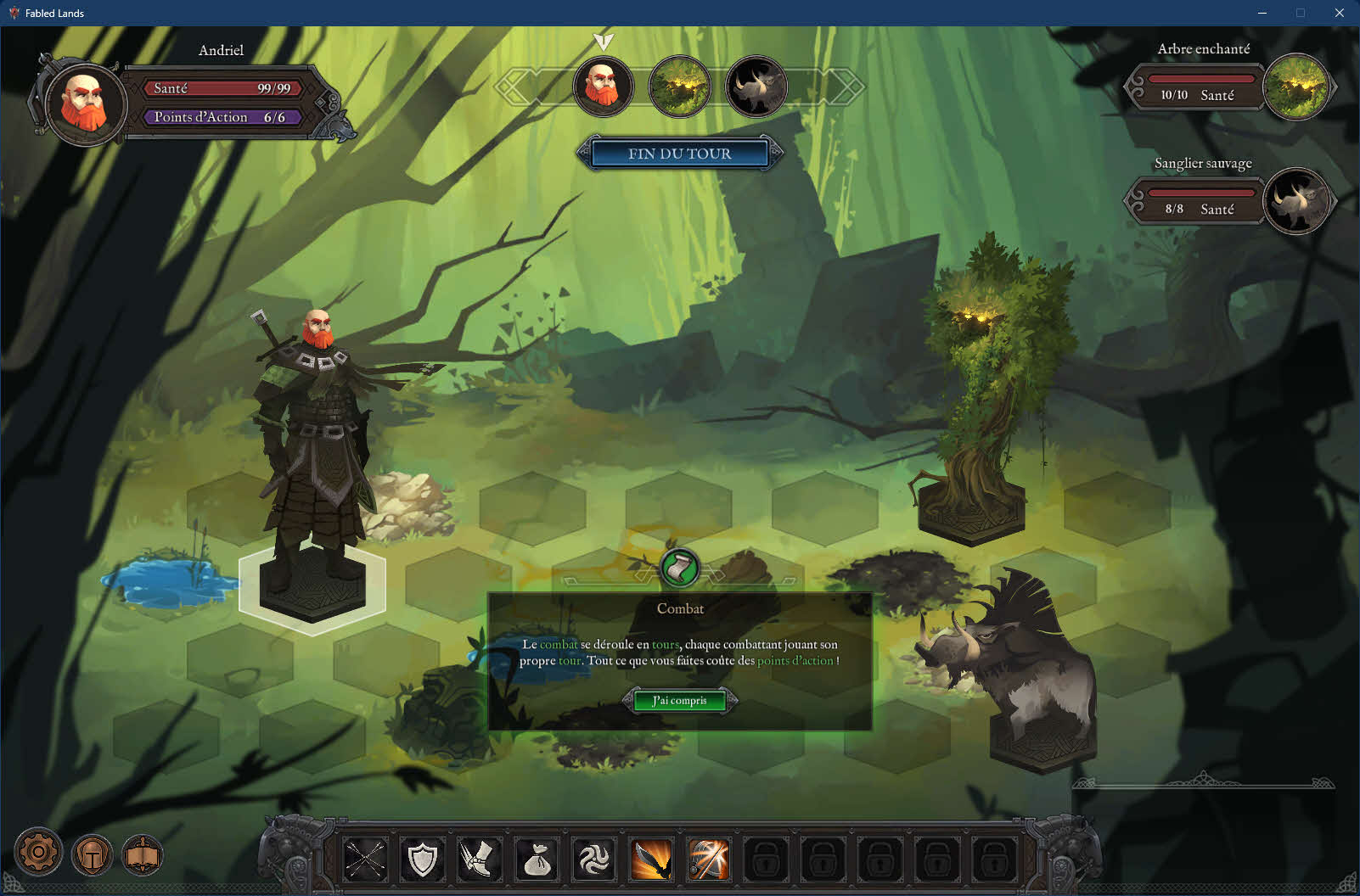The image size is (1360, 896).
Task: Minimize the Fabled Lands window
Action: [1262, 13]
